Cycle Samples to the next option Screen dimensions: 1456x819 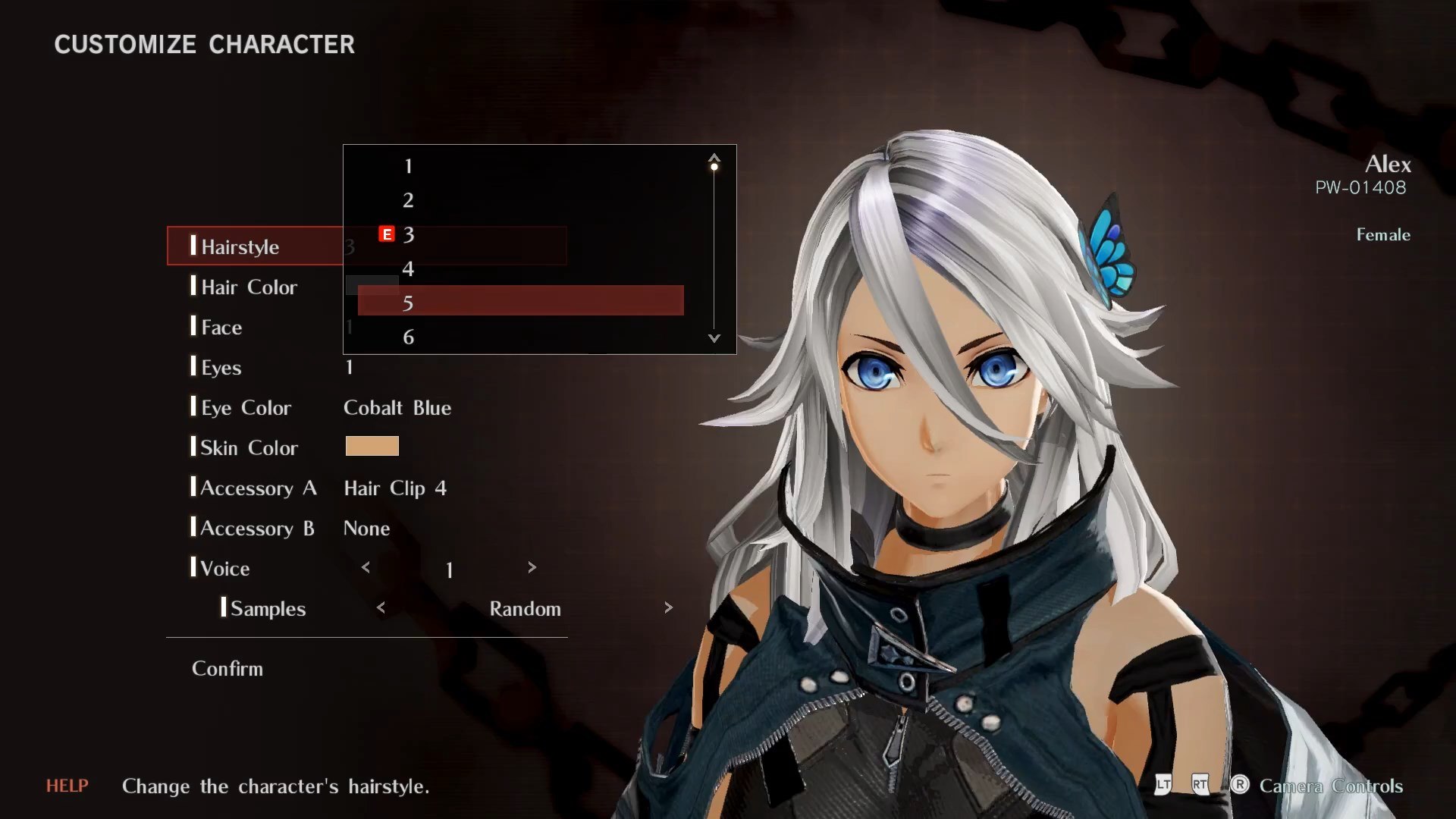[x=668, y=607]
